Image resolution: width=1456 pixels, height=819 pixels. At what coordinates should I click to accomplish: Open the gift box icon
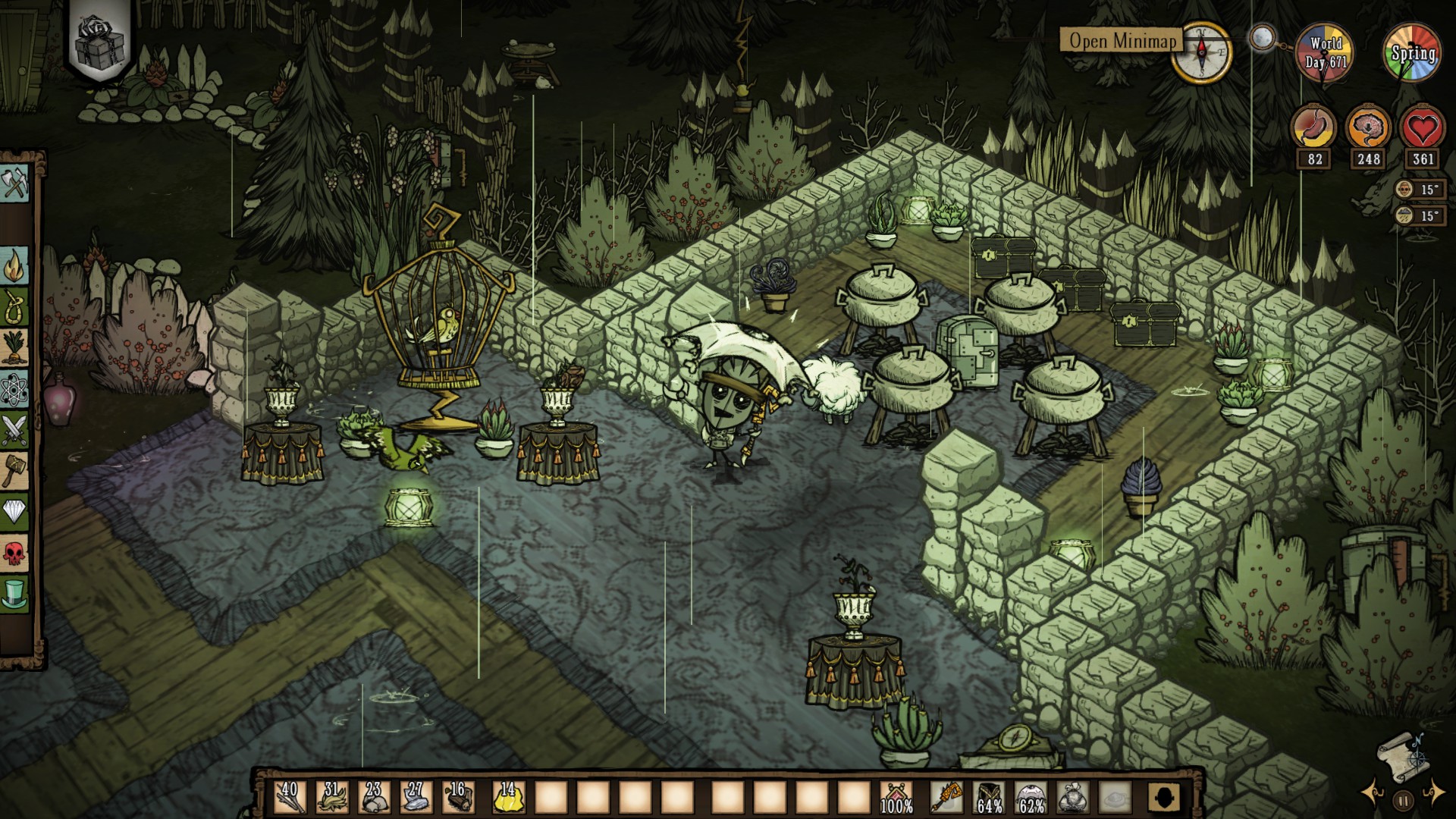click(99, 43)
